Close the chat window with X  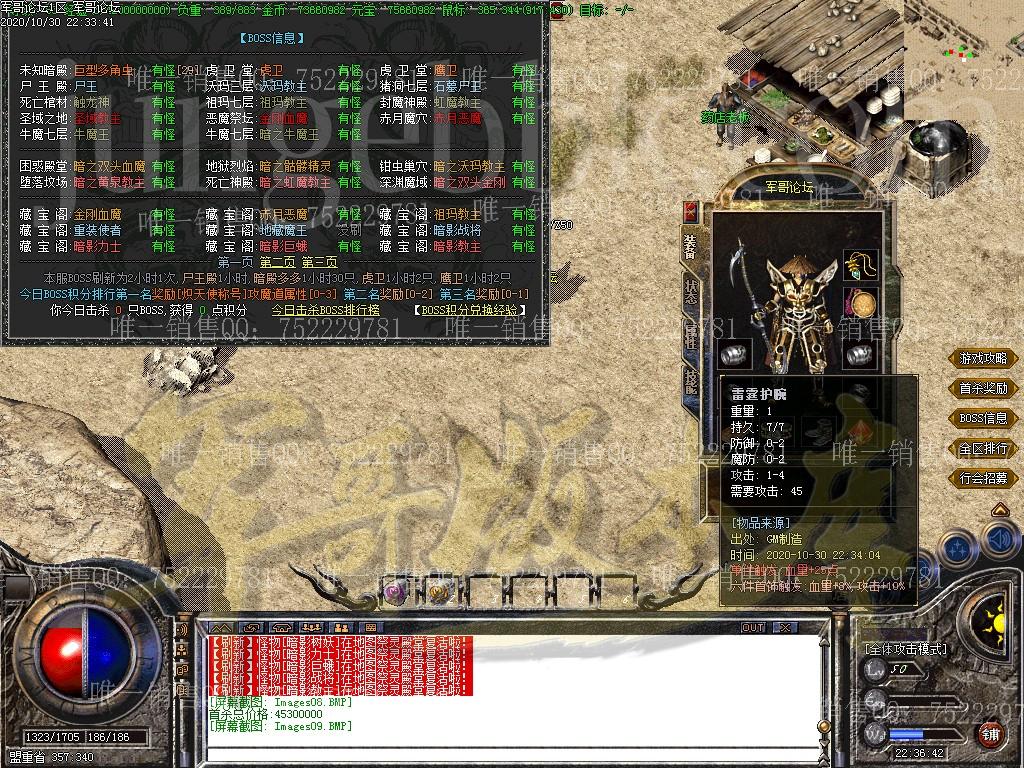coord(785,627)
